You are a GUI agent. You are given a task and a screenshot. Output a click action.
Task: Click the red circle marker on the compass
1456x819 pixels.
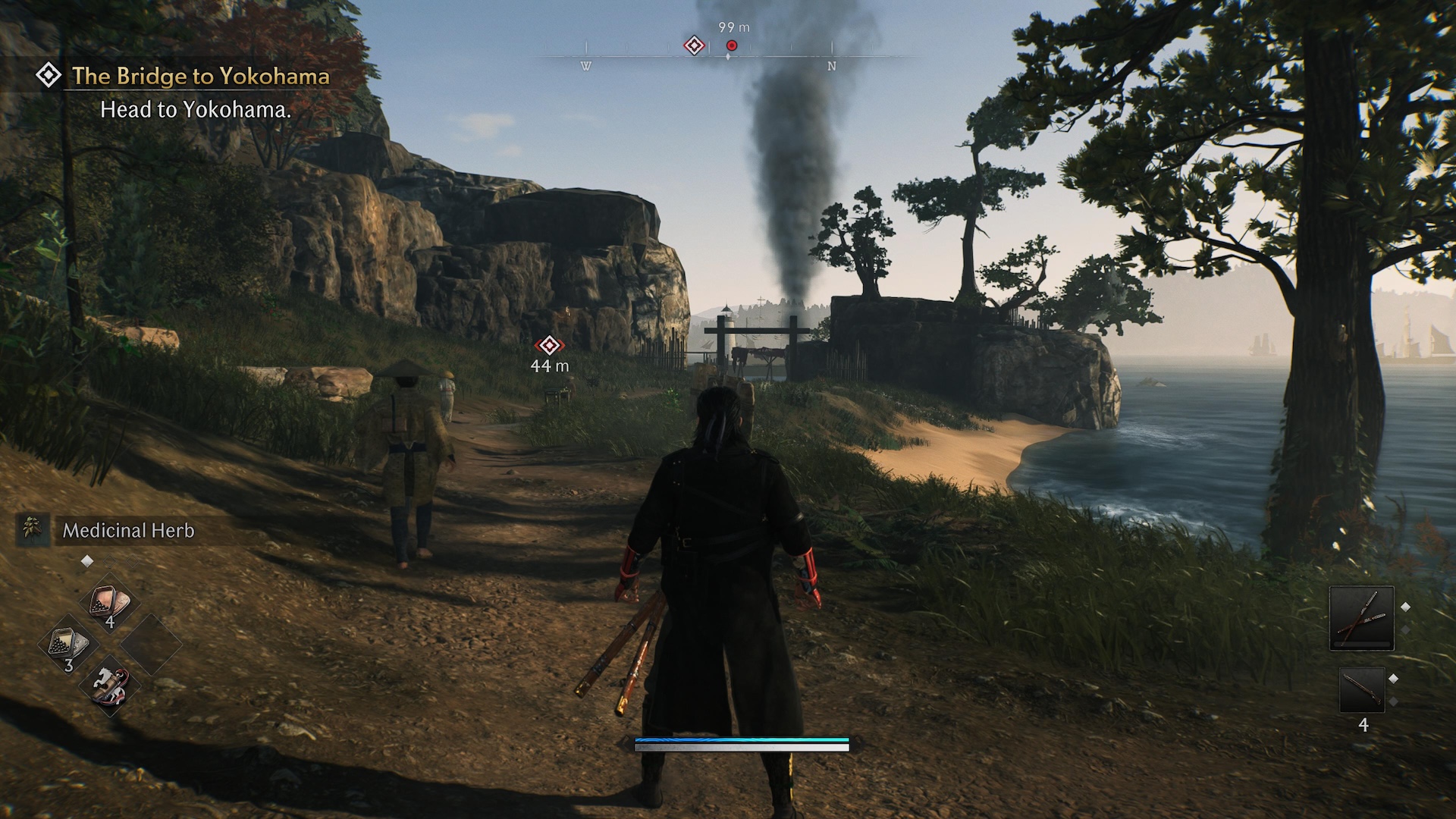(732, 45)
